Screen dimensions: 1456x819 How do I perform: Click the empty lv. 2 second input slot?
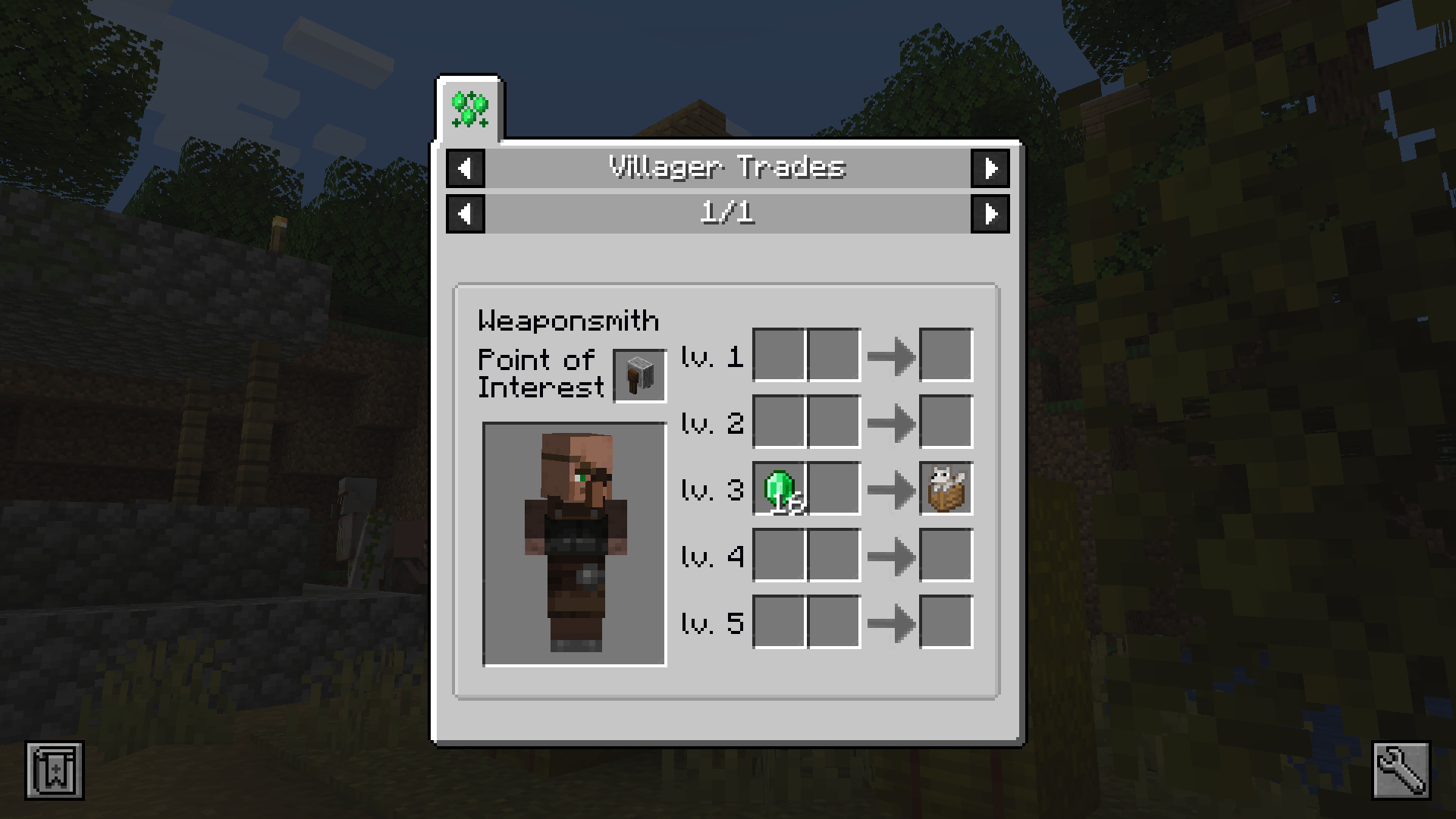834,422
